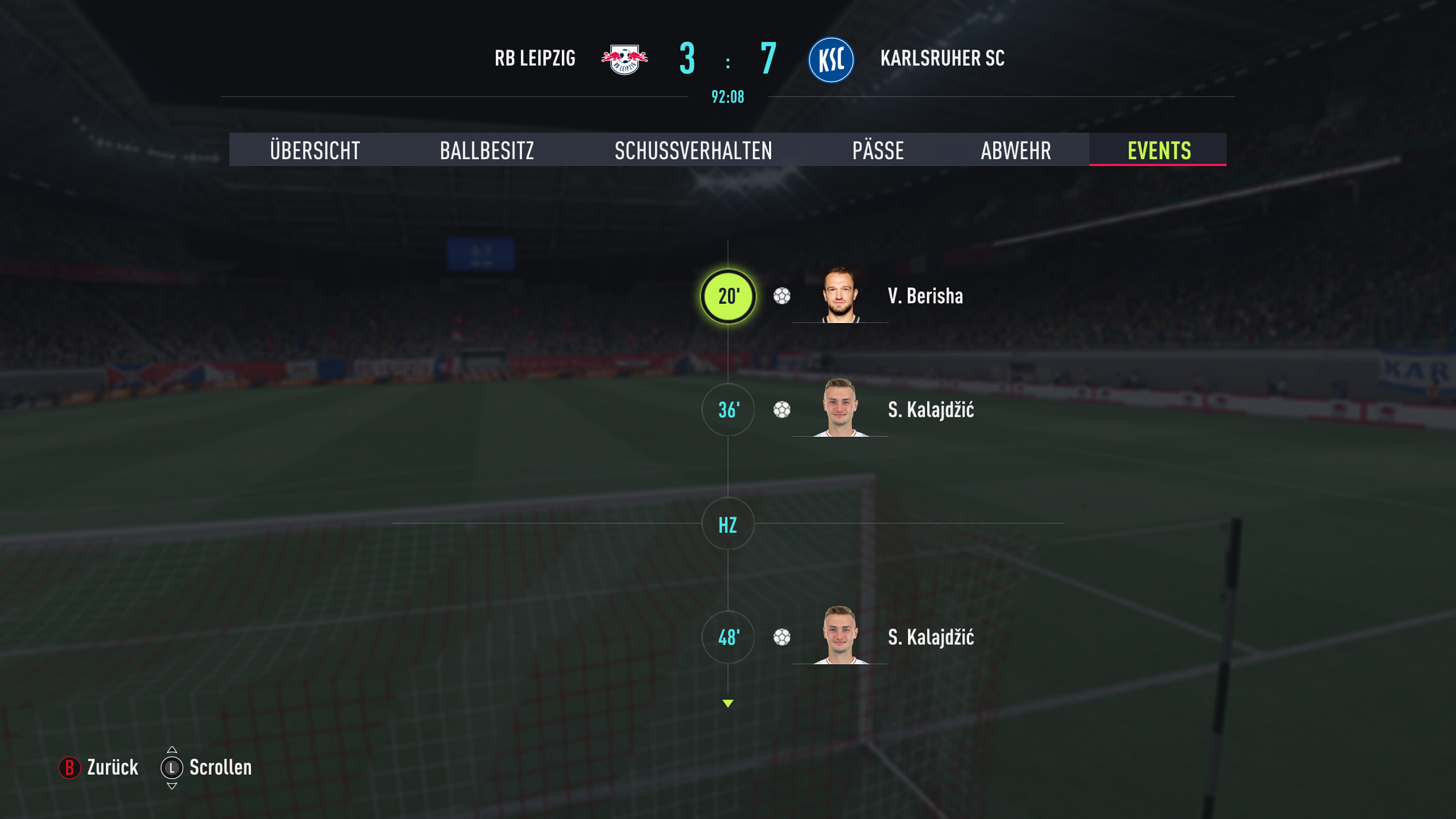Screen dimensions: 1456x819
Task: Select the 20' goal event marker
Action: pos(728,296)
